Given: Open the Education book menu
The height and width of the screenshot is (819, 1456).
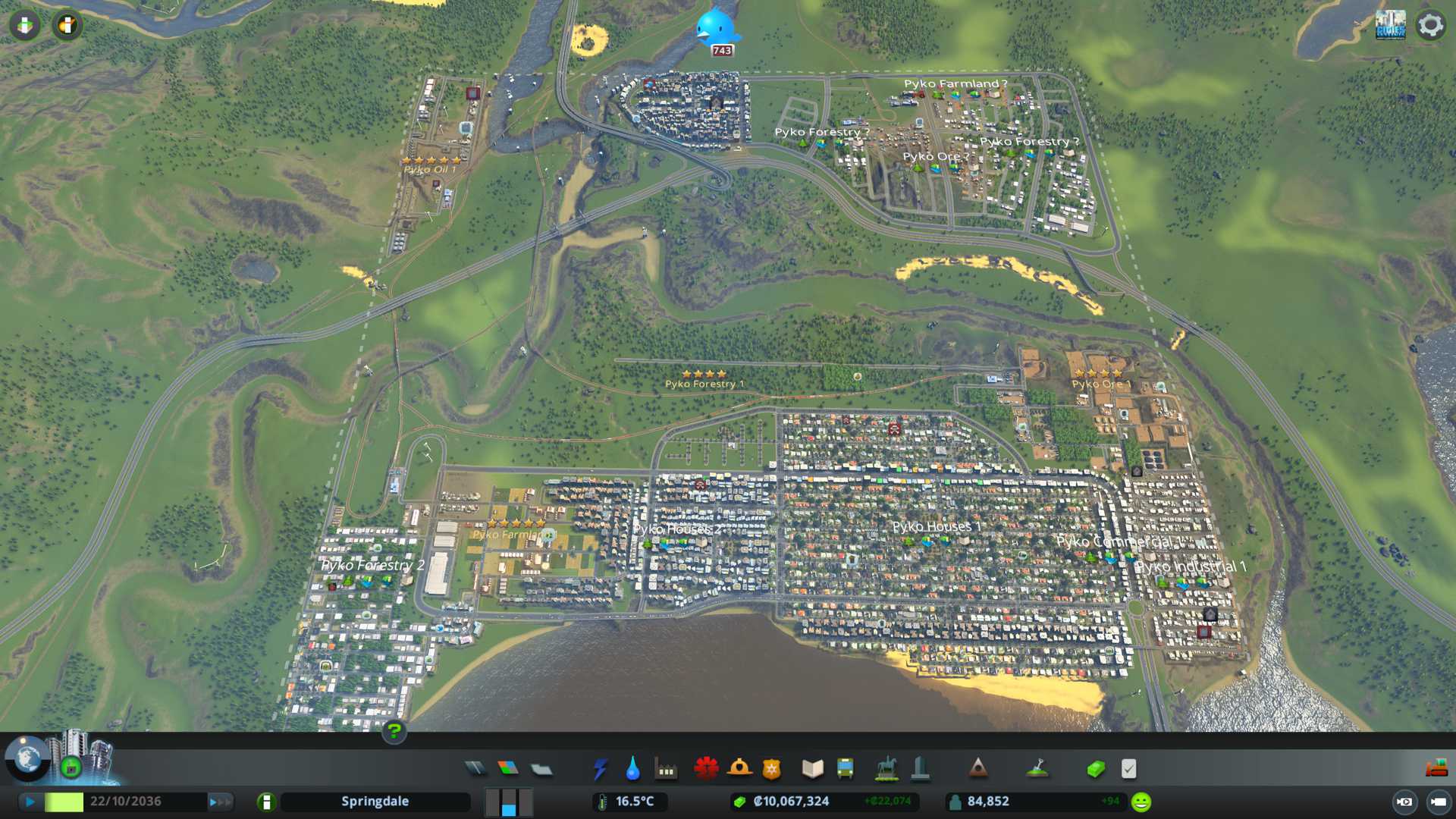Looking at the screenshot, I should click(812, 769).
